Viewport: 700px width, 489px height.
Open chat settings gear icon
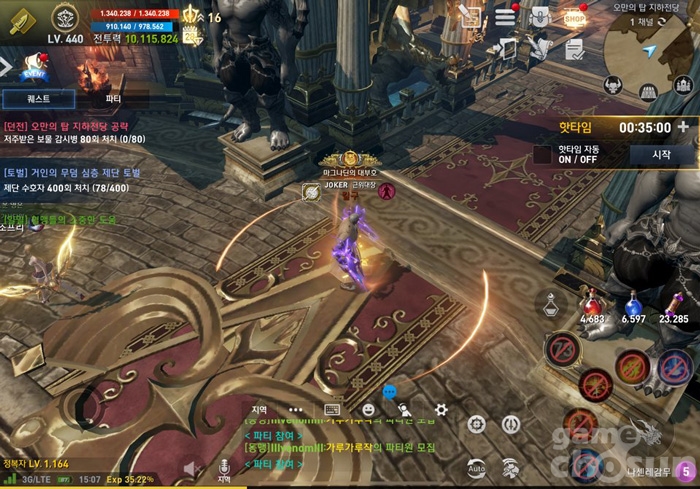441,409
